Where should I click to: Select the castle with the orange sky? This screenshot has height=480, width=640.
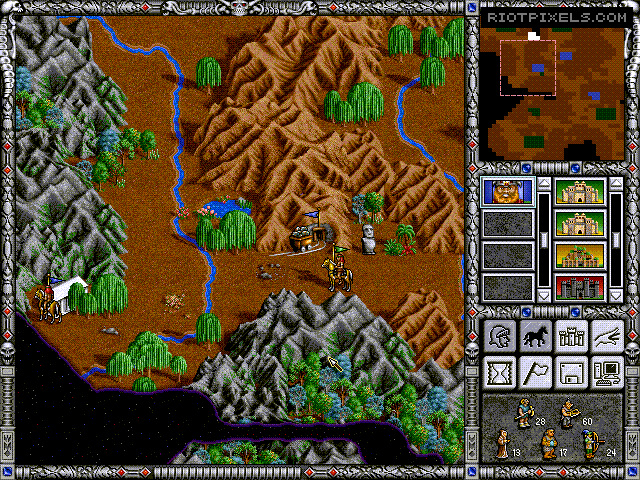(580, 255)
